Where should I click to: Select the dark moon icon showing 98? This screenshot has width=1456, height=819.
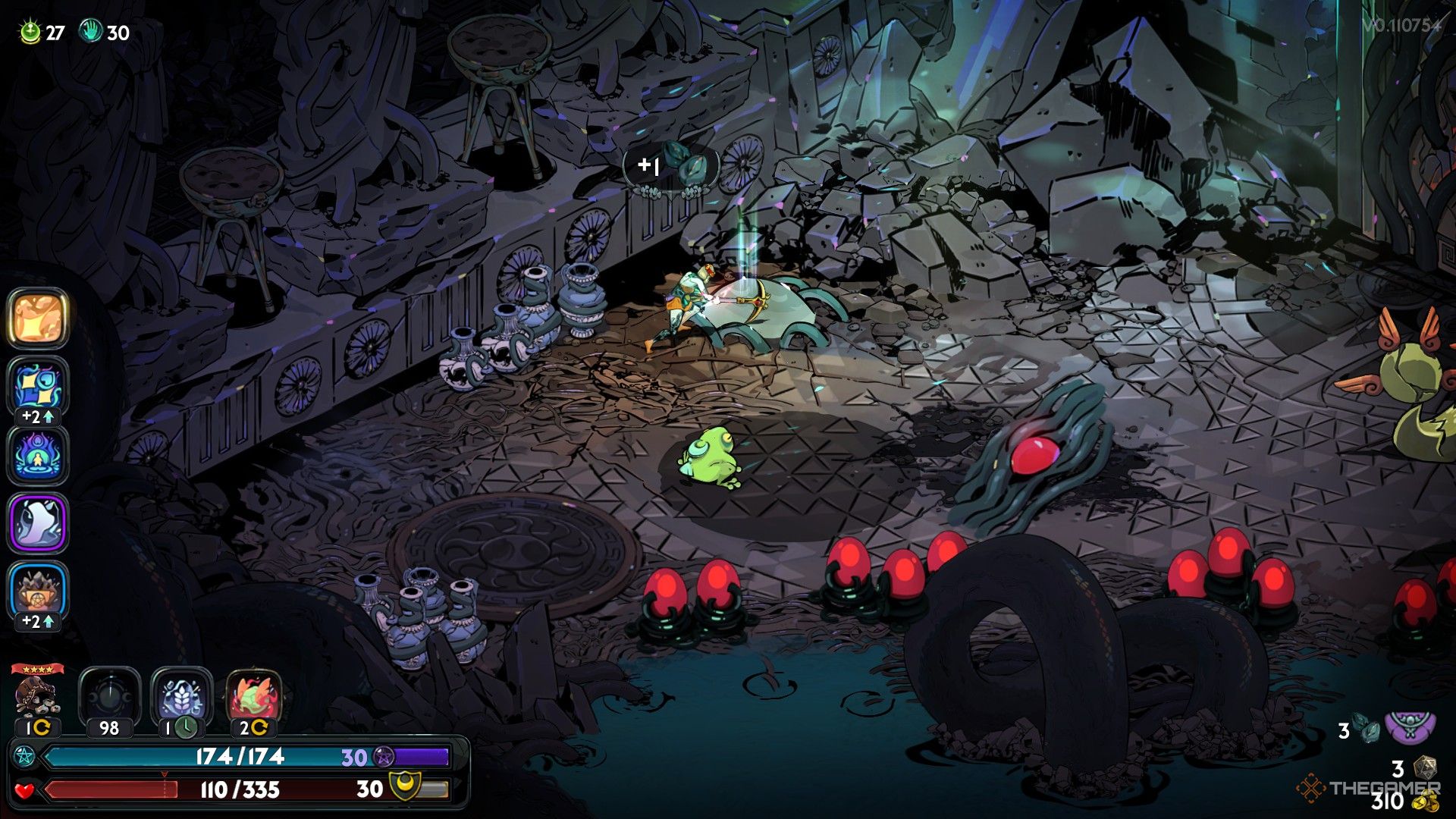[x=109, y=696]
